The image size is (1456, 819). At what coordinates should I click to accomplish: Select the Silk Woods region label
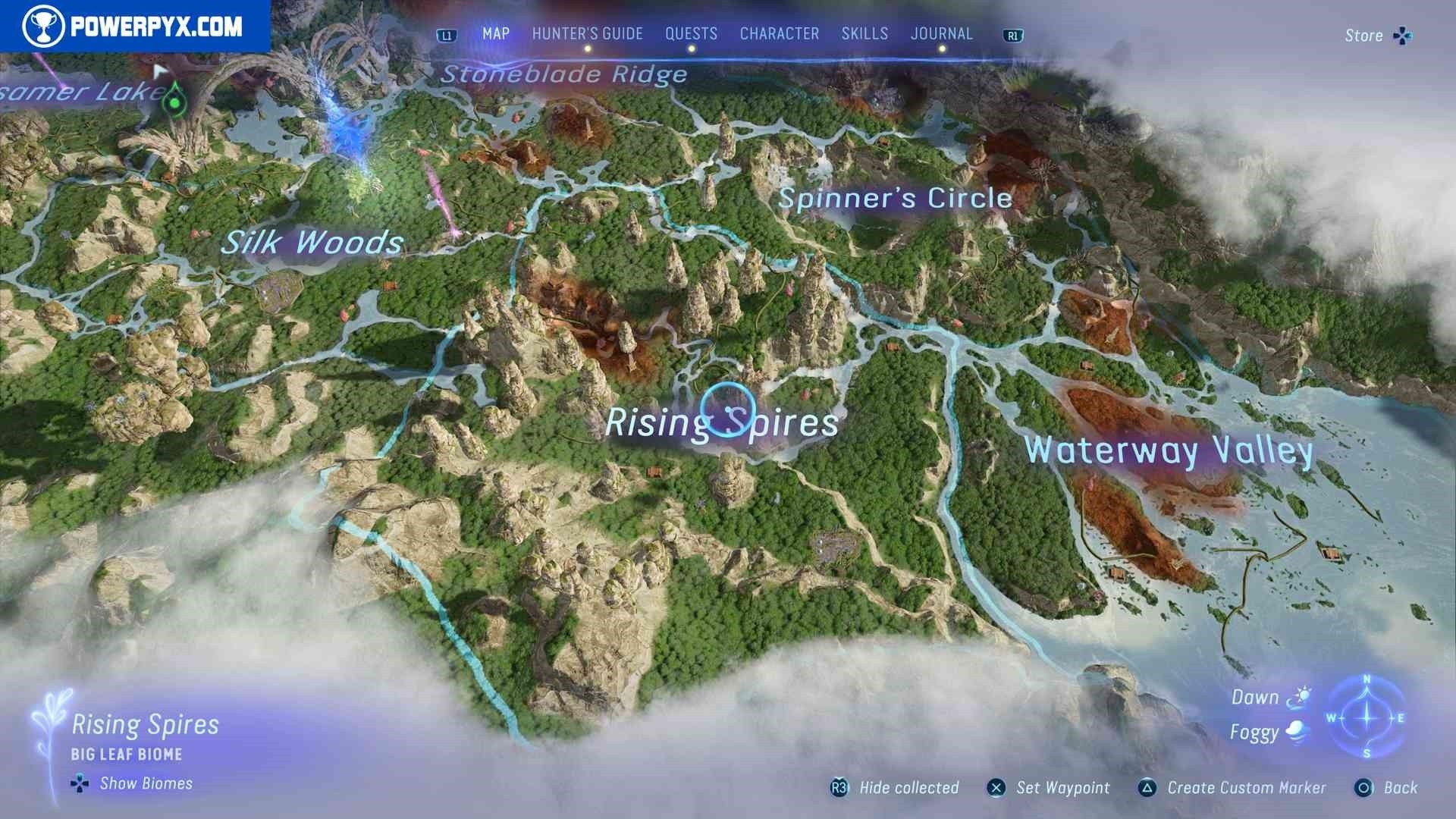coord(312,243)
